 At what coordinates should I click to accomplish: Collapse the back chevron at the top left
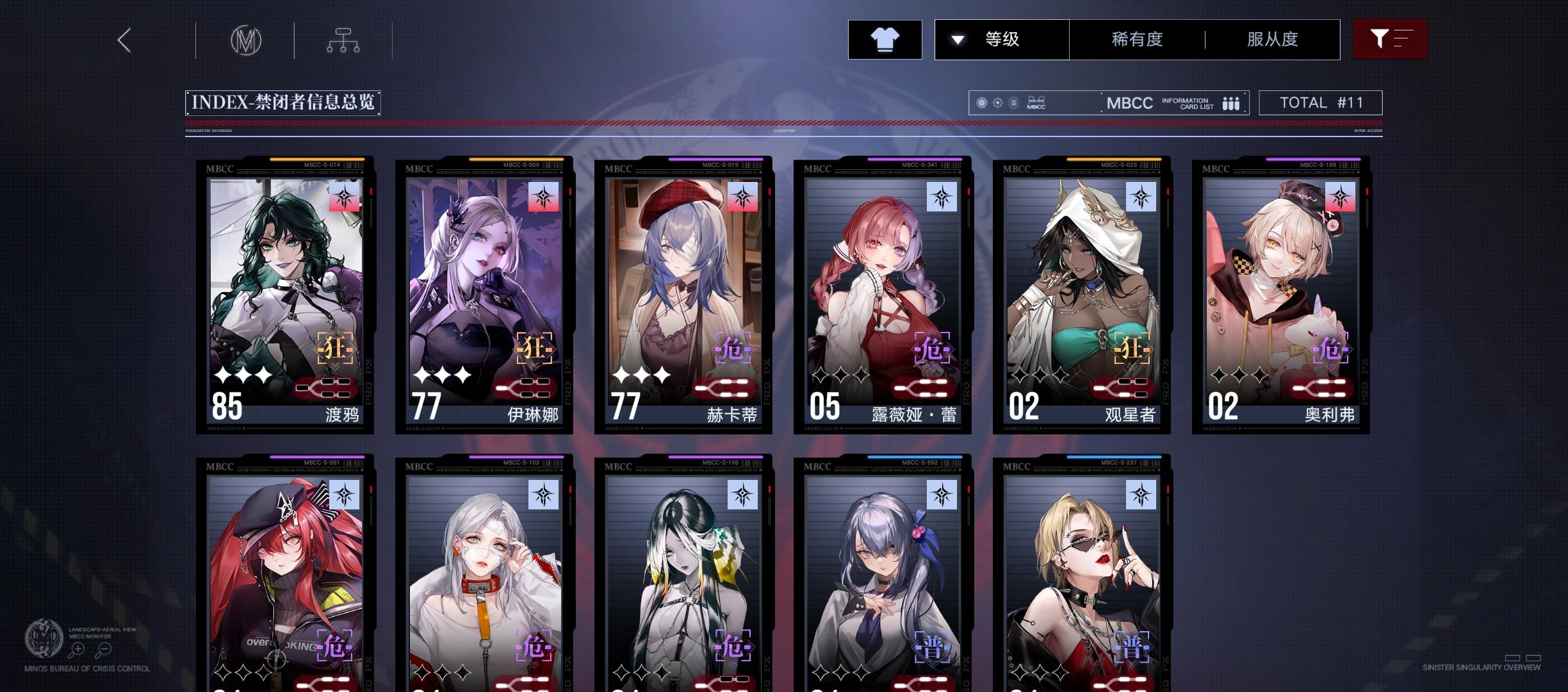124,40
